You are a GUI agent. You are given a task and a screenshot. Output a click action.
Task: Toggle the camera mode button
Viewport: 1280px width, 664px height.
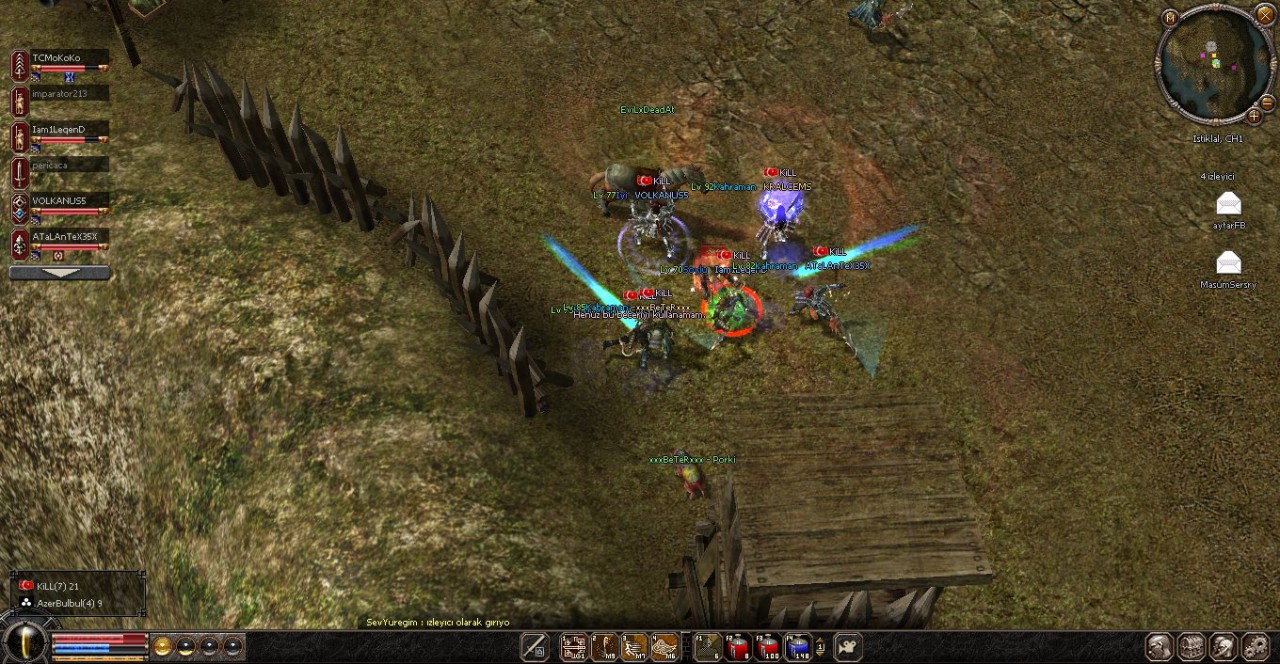coord(848,648)
